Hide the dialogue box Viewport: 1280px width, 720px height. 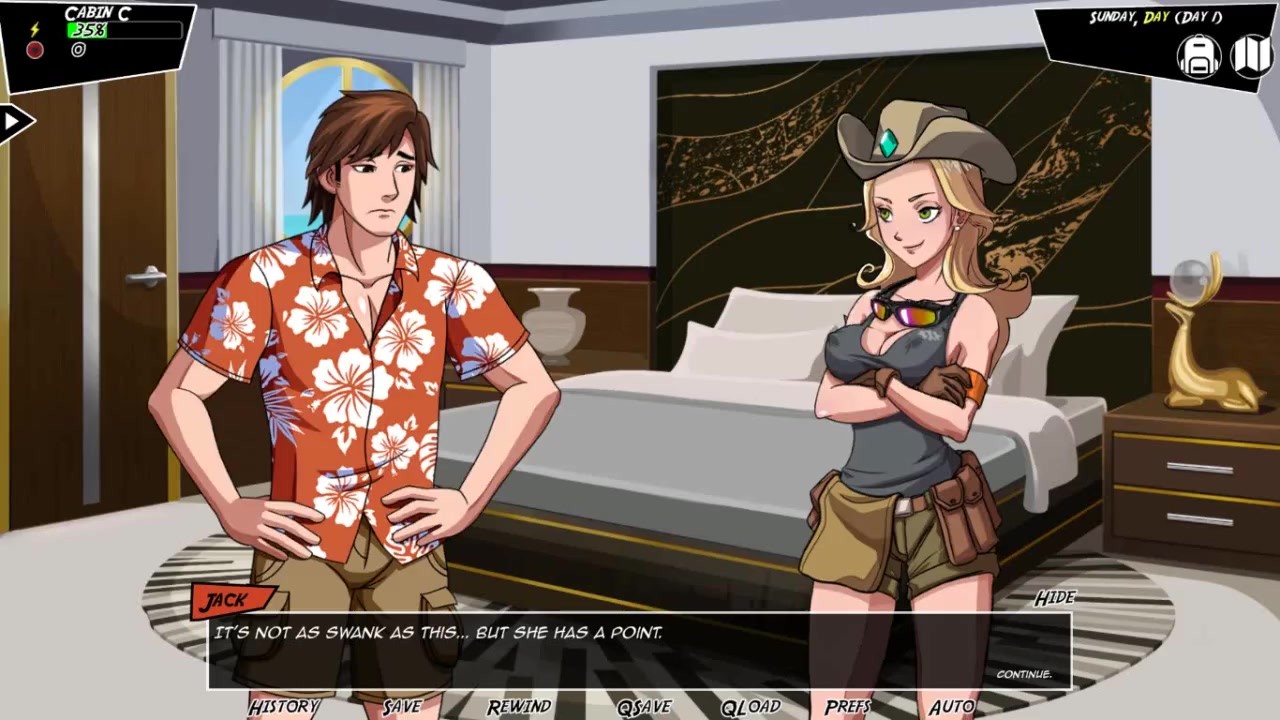pos(1054,598)
